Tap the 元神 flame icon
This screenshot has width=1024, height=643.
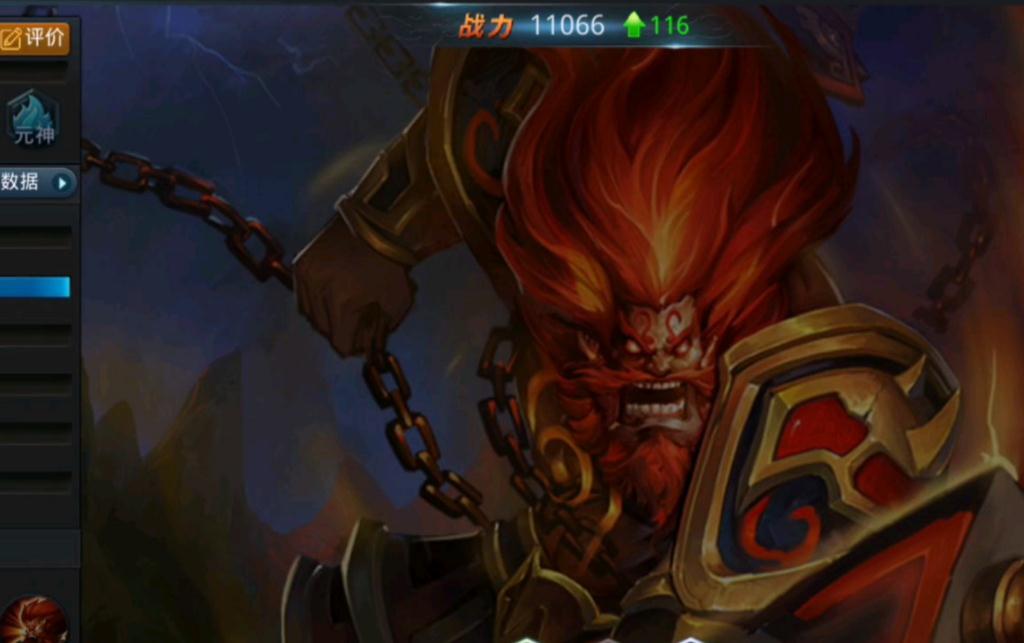click(x=33, y=119)
